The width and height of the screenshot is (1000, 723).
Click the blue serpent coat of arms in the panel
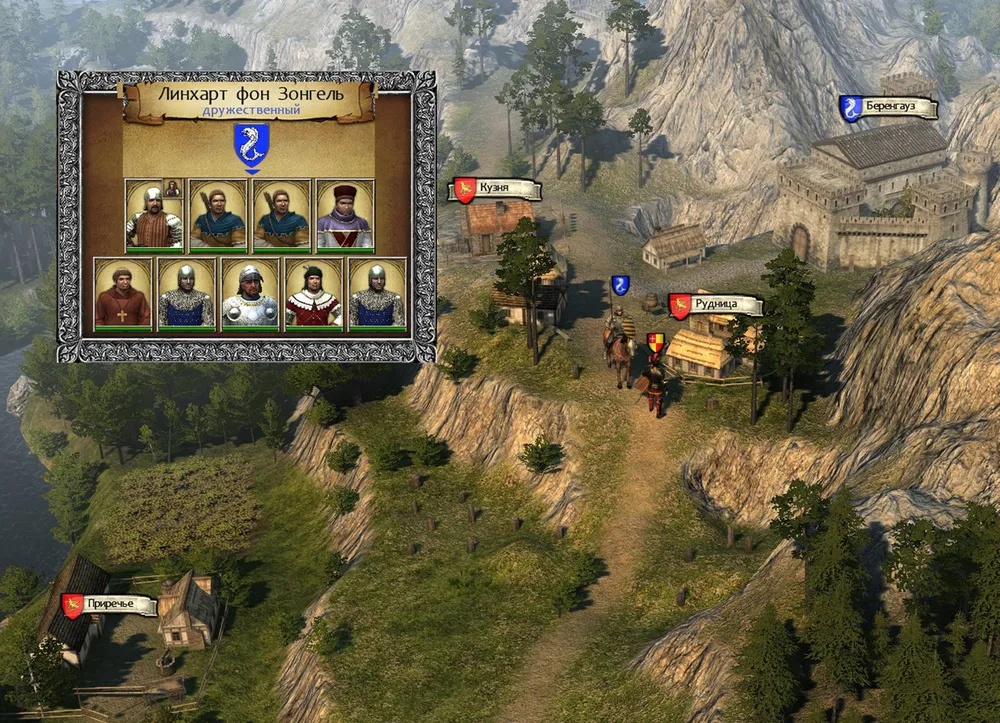(x=250, y=143)
